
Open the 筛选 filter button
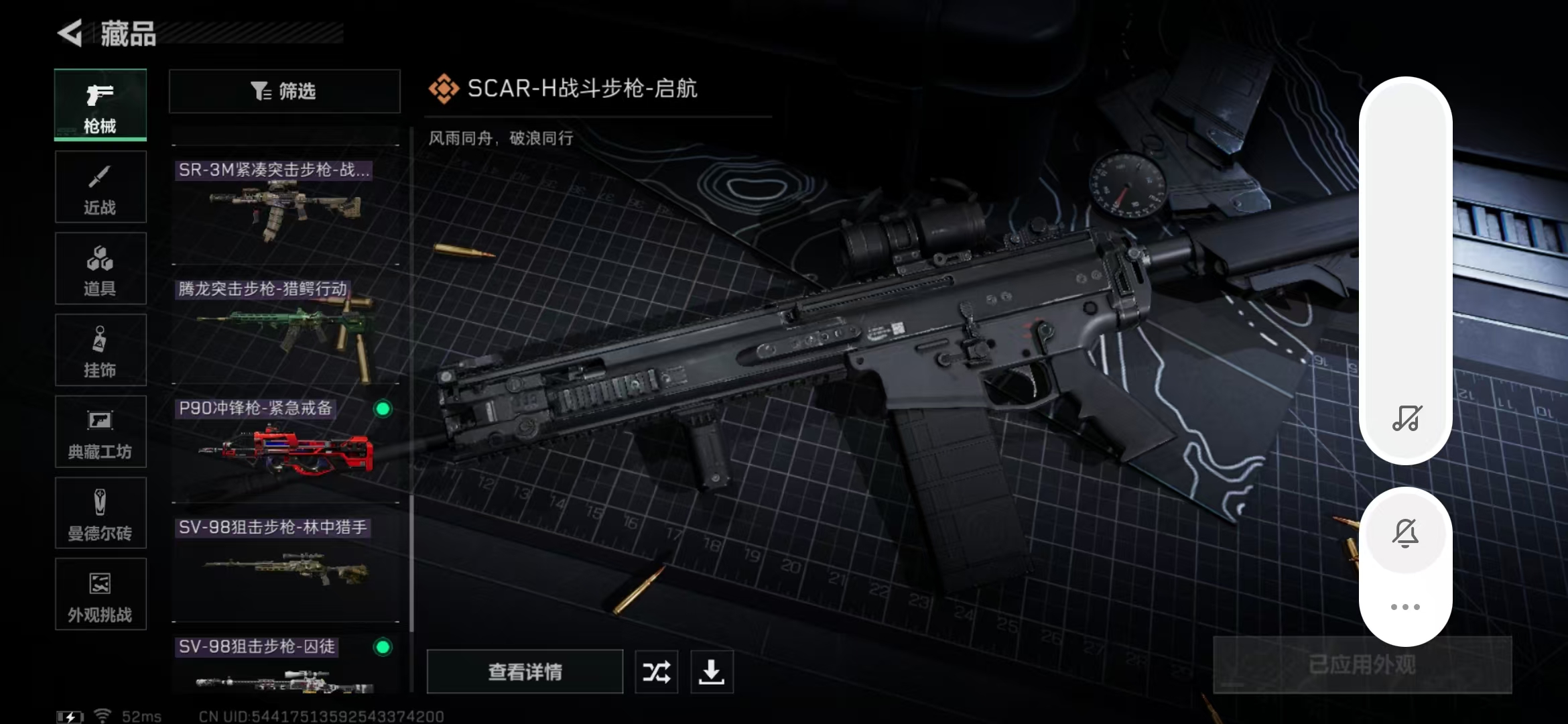click(285, 91)
